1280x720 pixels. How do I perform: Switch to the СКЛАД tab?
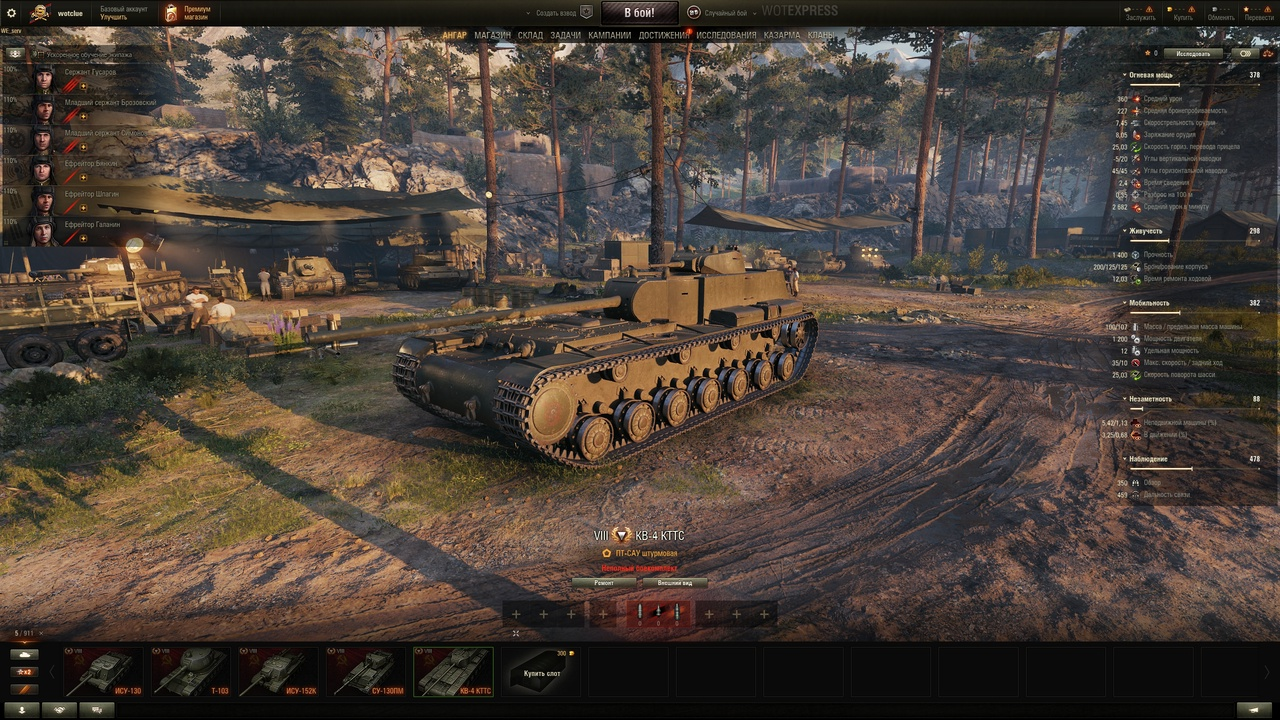coord(530,35)
